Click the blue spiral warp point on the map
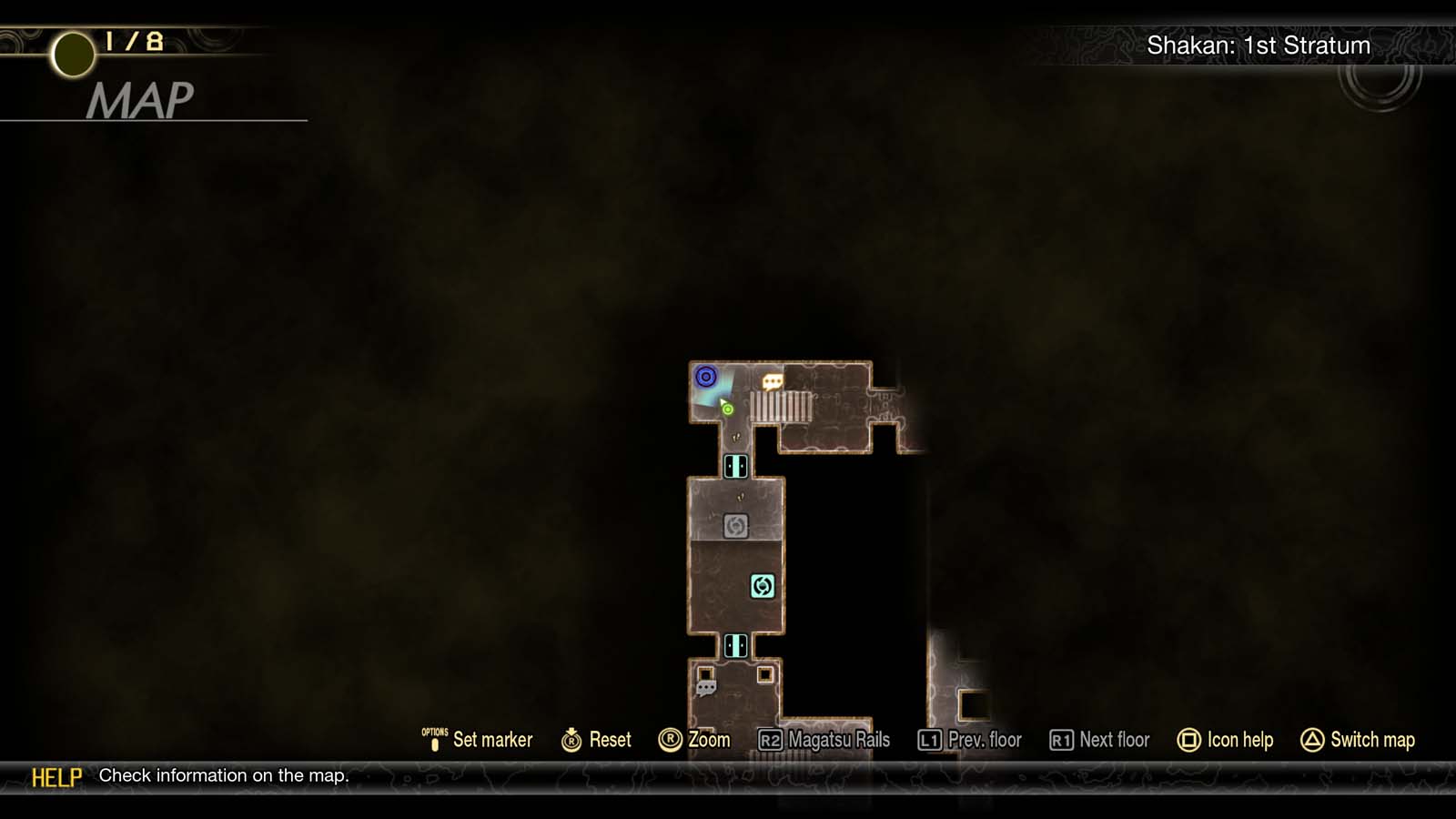Screen dimensions: 1456x819 point(706,377)
